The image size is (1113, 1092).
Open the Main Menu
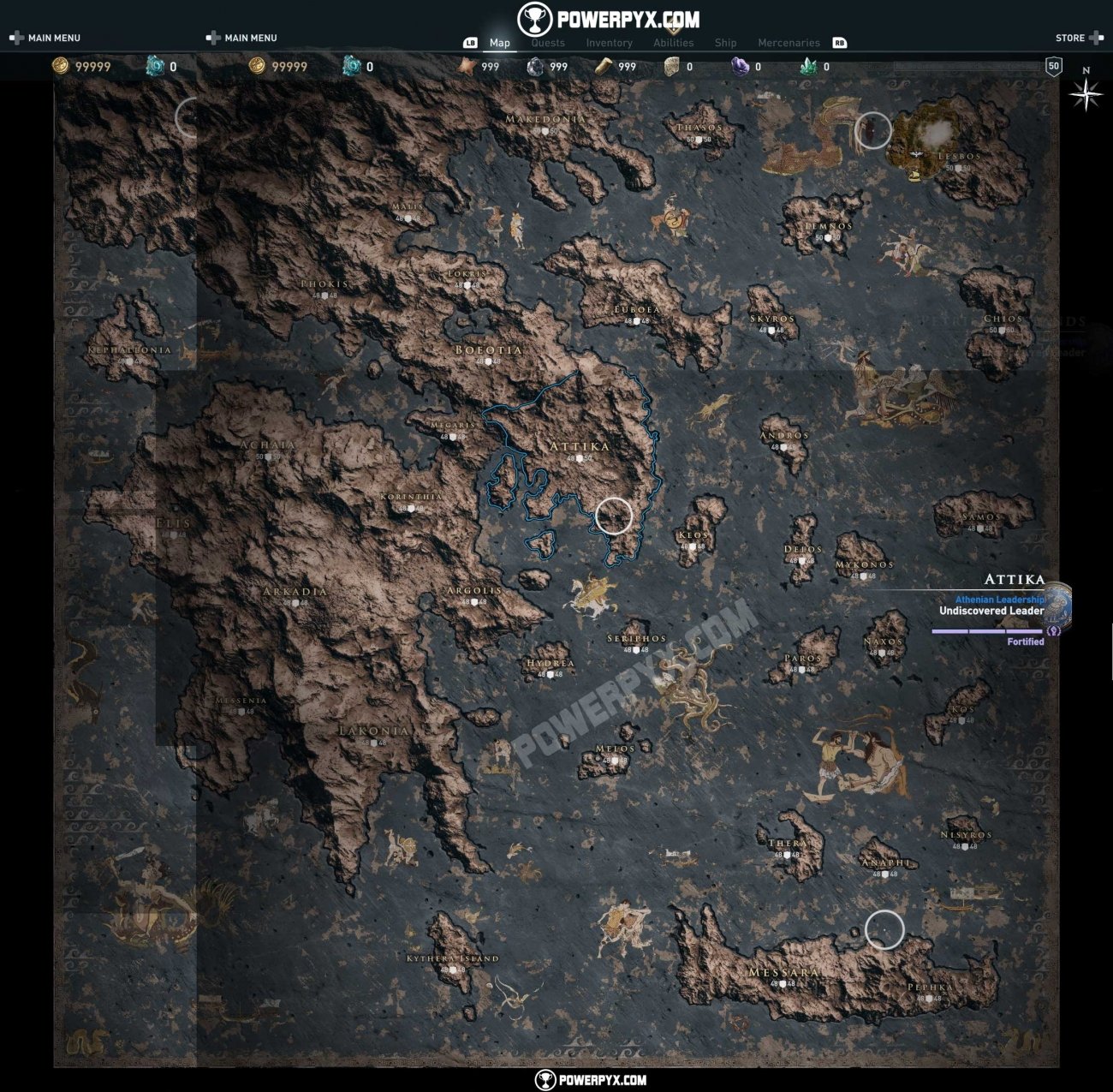[53, 38]
